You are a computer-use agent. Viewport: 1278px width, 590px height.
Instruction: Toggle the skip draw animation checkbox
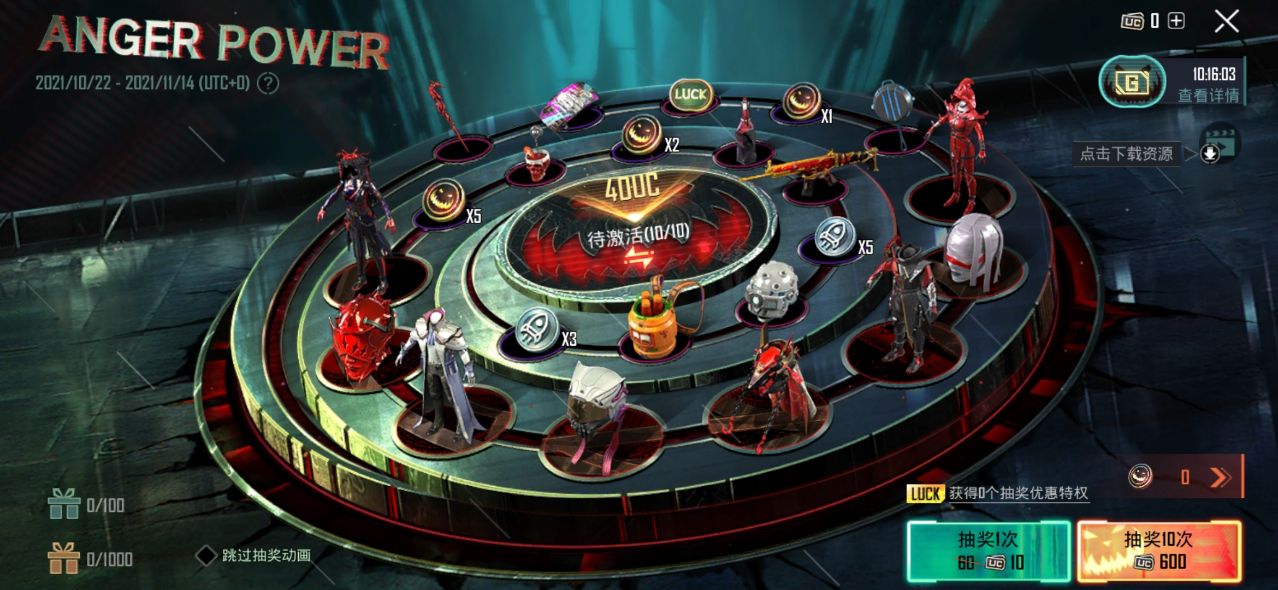coord(205,555)
